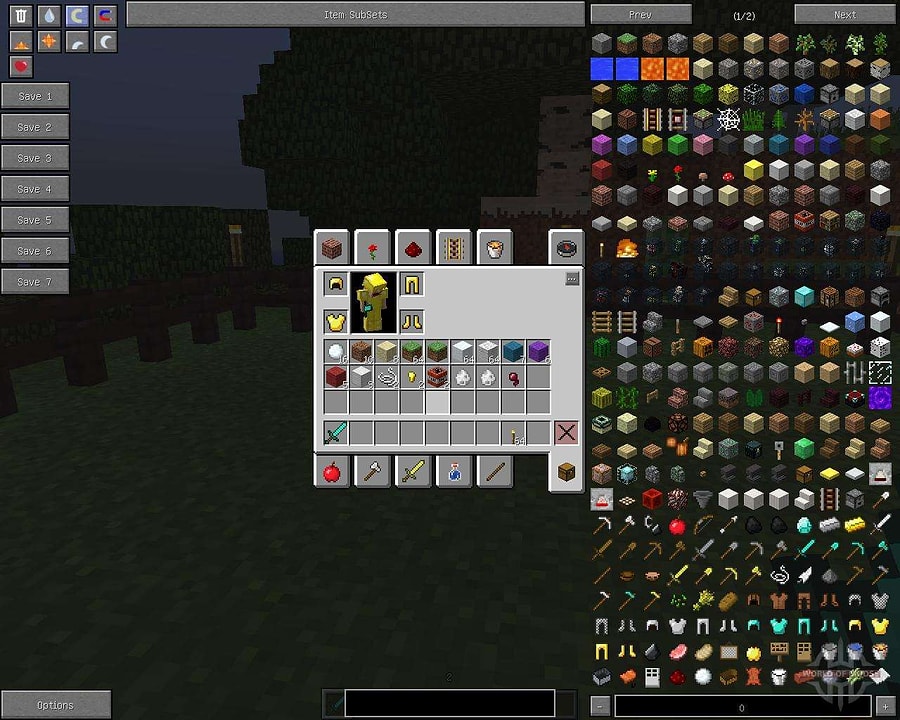Open the Options menu

point(55,705)
